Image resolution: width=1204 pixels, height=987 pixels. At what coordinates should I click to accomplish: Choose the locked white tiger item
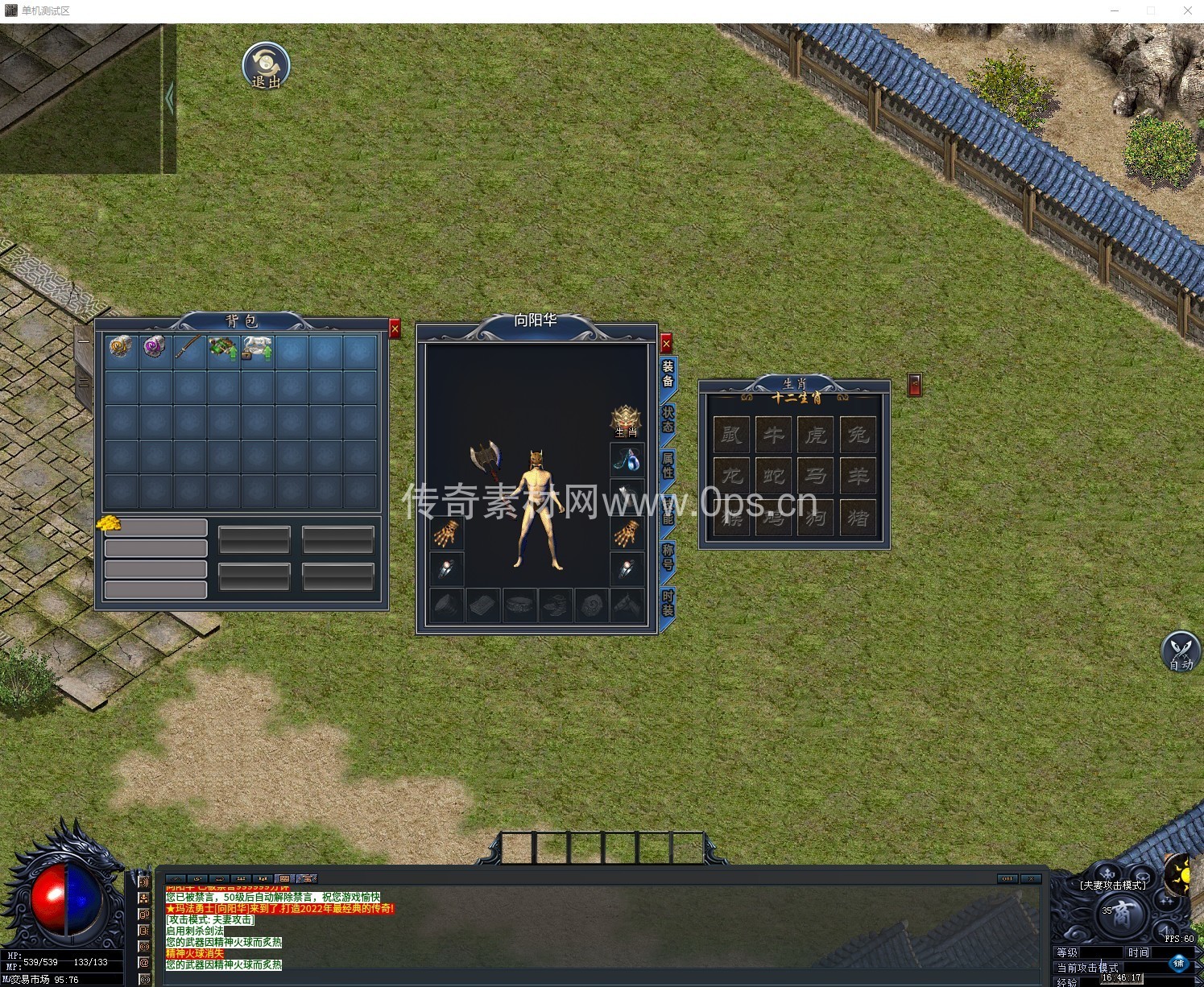click(258, 348)
